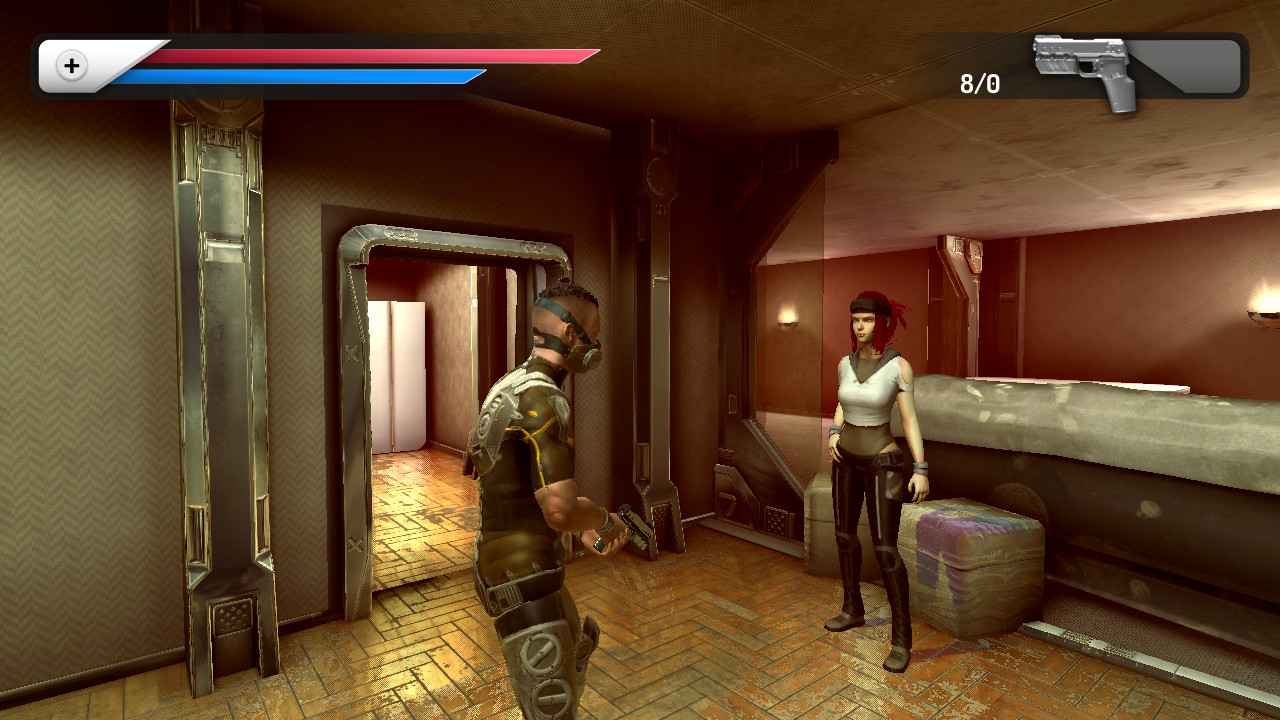1280x720 pixels.
Task: Click the health plus icon in HUD
Action: point(70,67)
